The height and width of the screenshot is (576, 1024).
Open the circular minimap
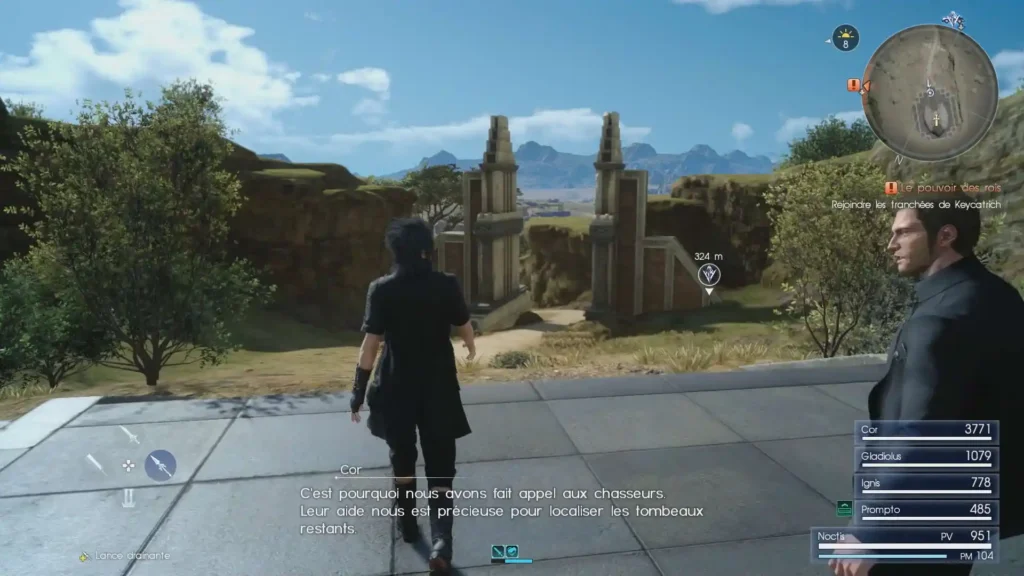pos(929,93)
